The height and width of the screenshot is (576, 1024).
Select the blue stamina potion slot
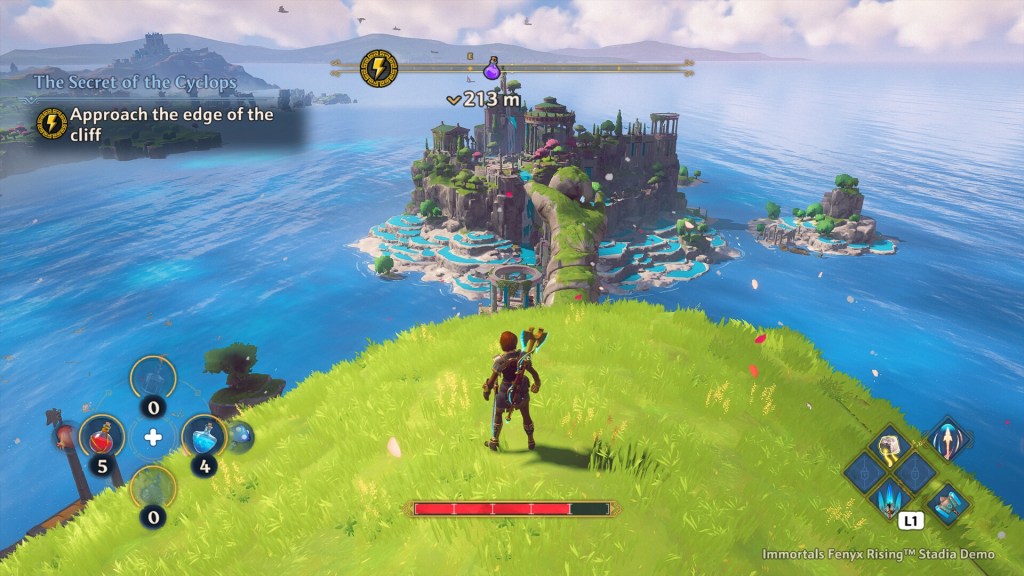(204, 436)
